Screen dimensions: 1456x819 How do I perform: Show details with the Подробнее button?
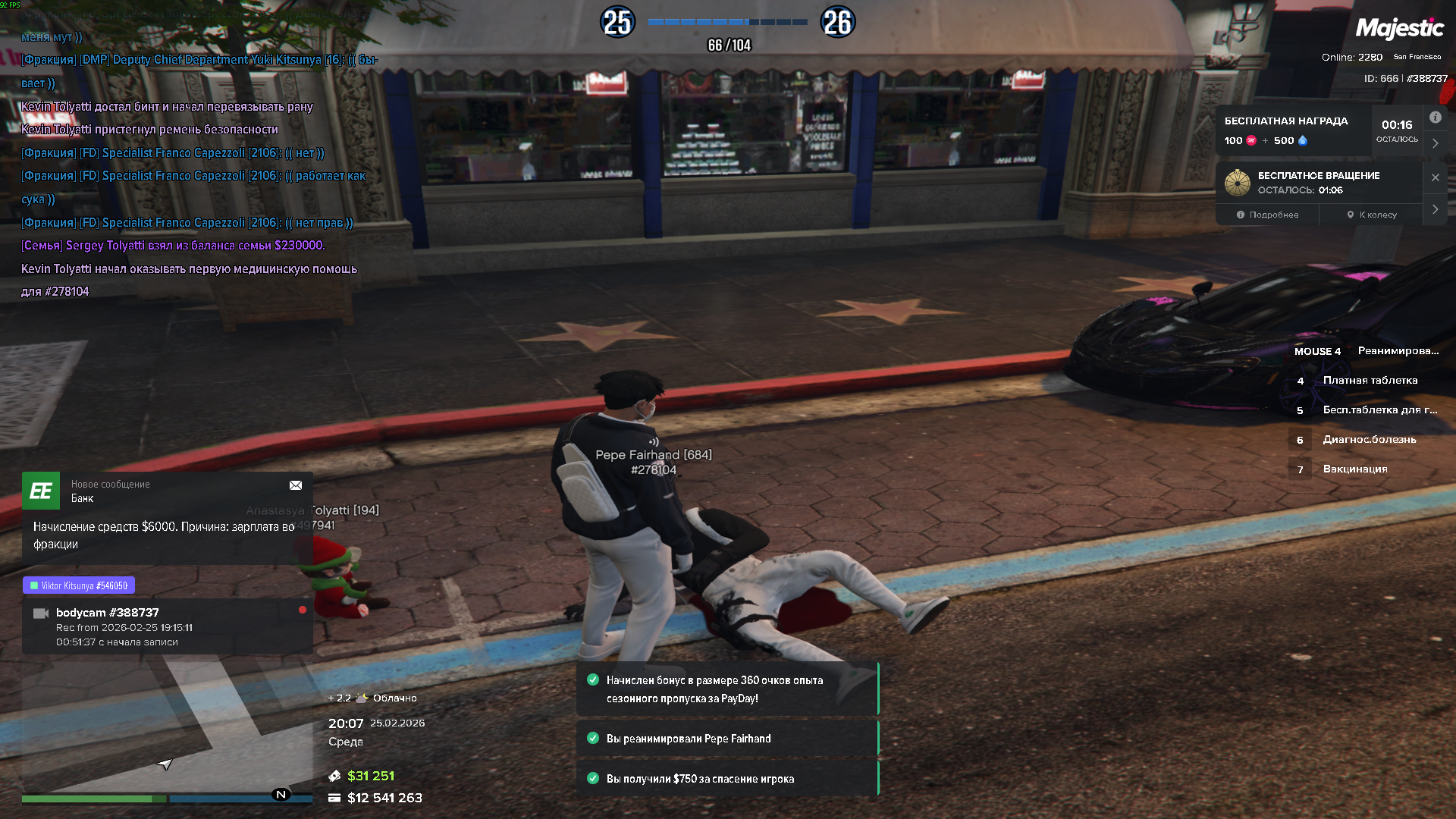[x=1267, y=215]
